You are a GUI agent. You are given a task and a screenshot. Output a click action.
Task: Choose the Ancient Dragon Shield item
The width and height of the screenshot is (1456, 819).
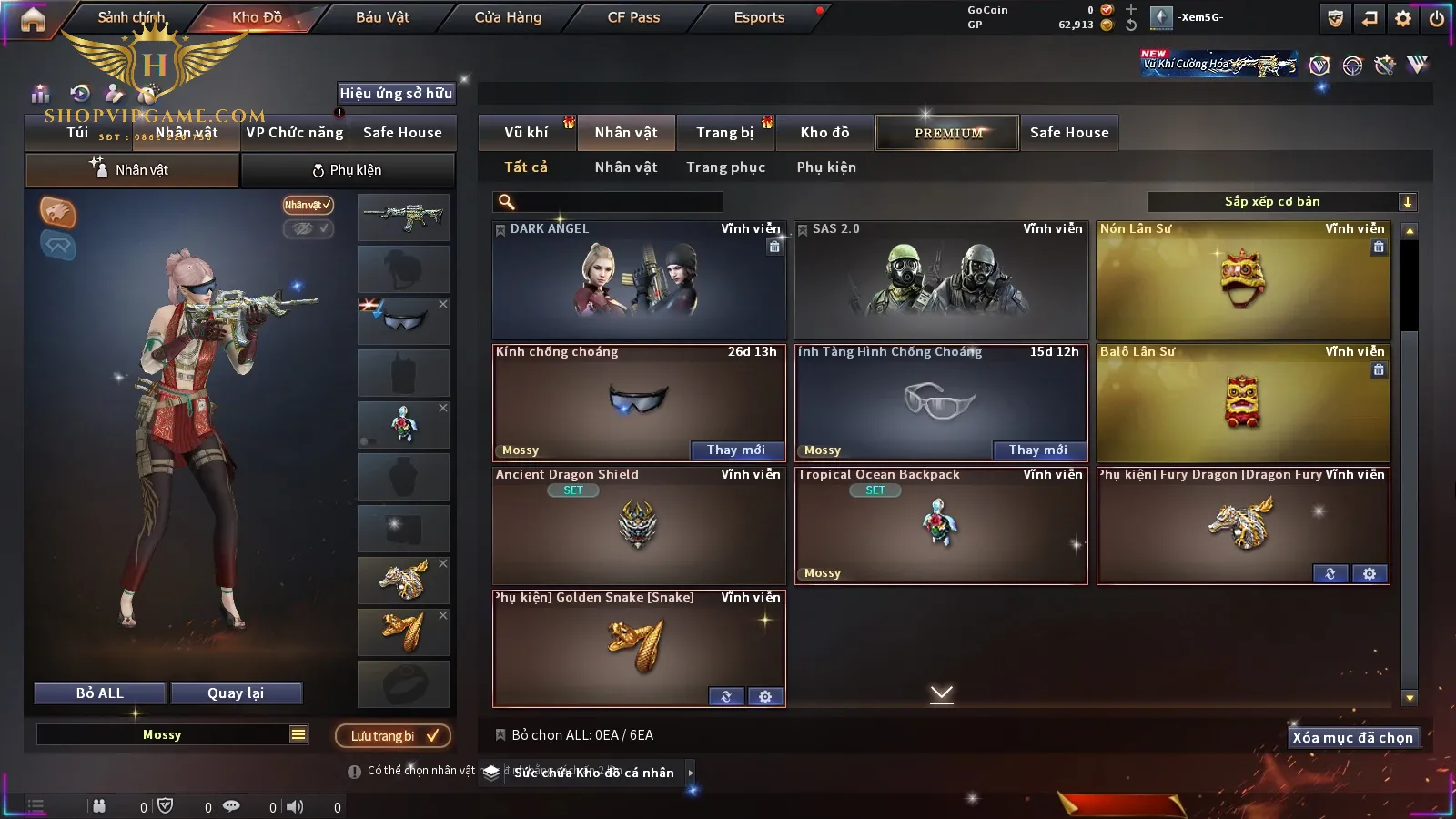click(638, 526)
